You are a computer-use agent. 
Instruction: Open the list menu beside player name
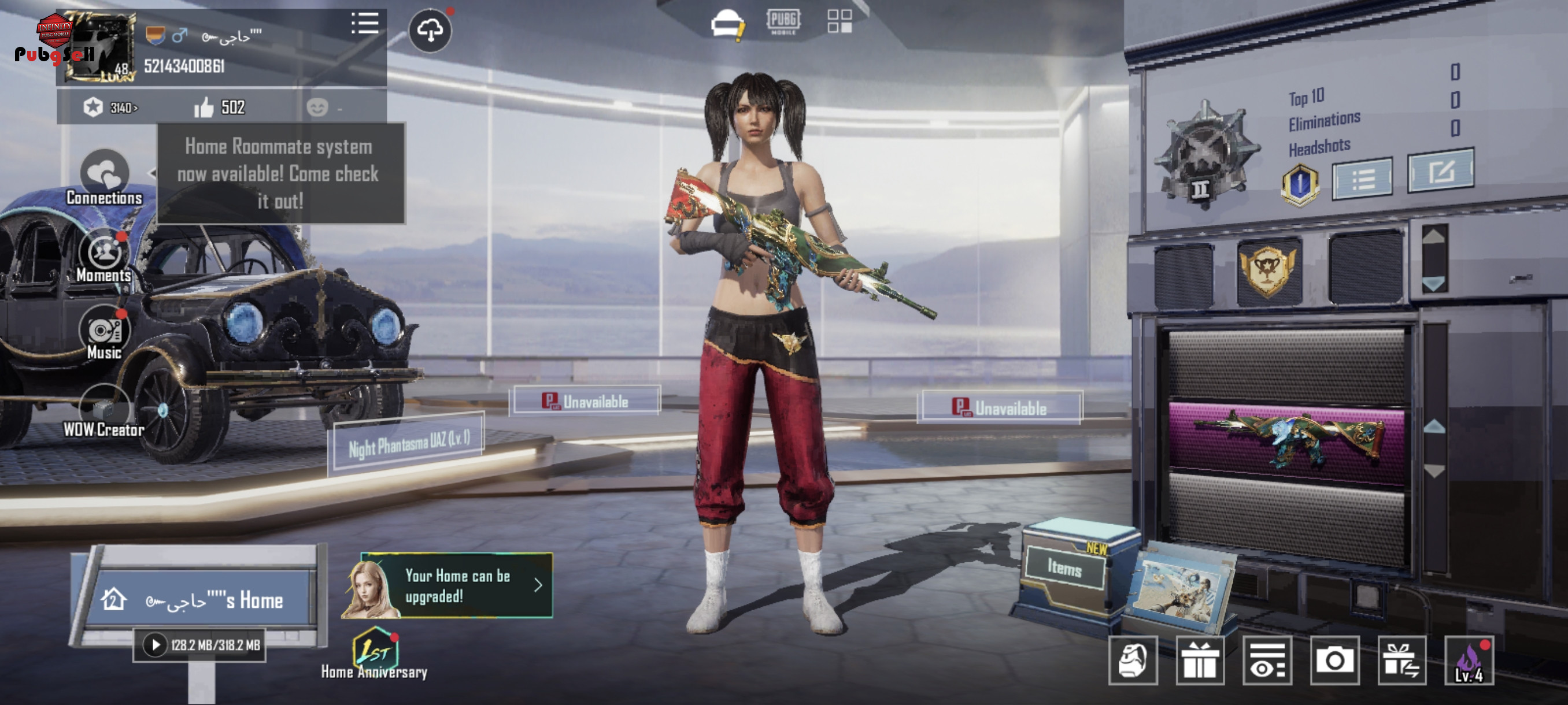coord(365,24)
